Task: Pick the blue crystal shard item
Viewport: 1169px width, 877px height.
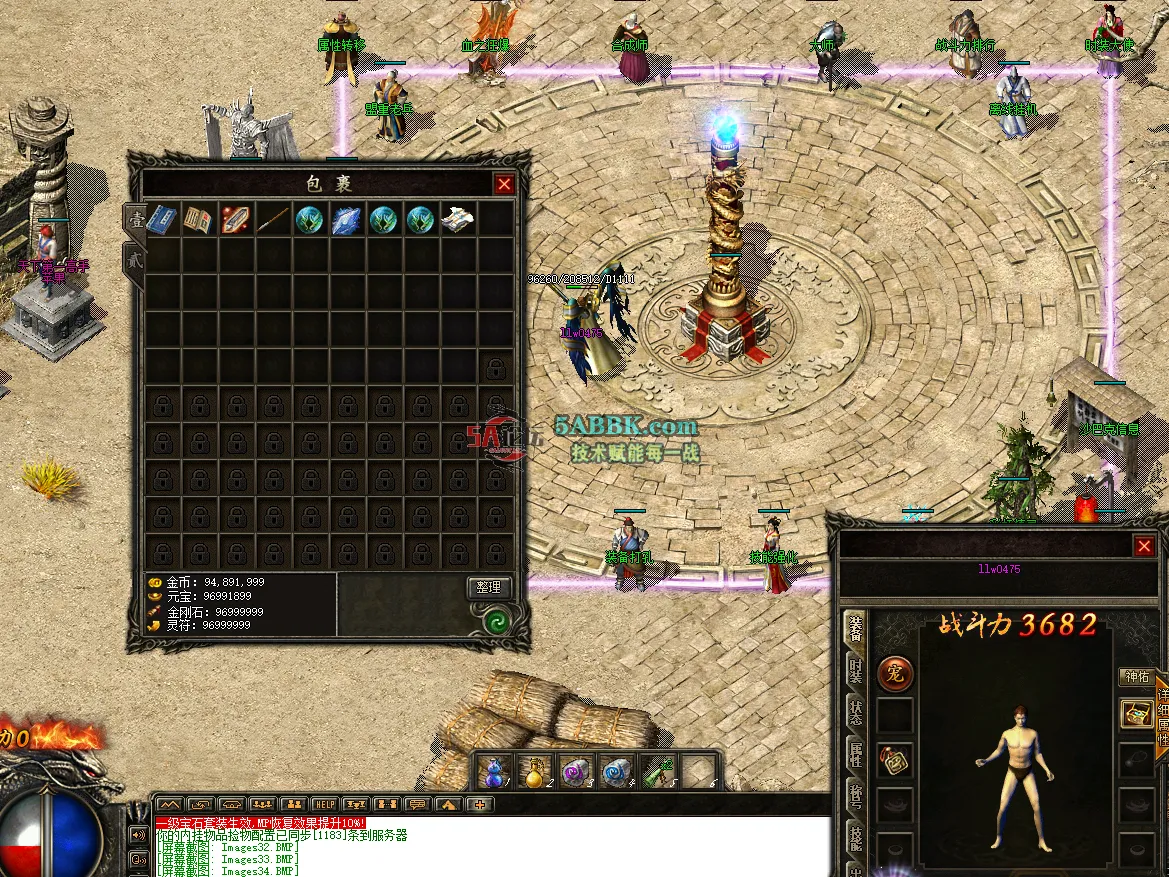Action: [347, 220]
